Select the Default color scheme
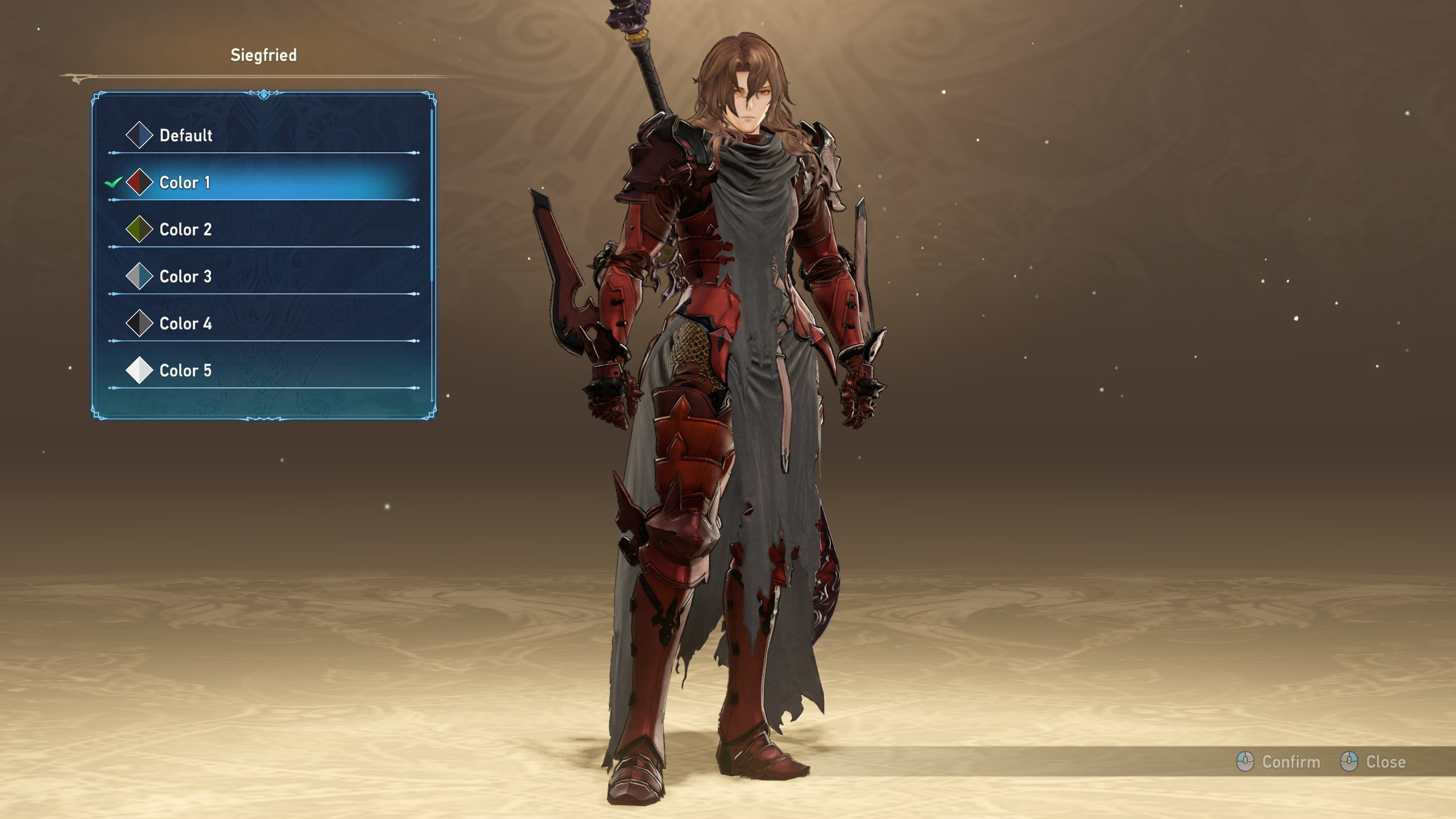This screenshot has width=1456, height=819. point(185,135)
